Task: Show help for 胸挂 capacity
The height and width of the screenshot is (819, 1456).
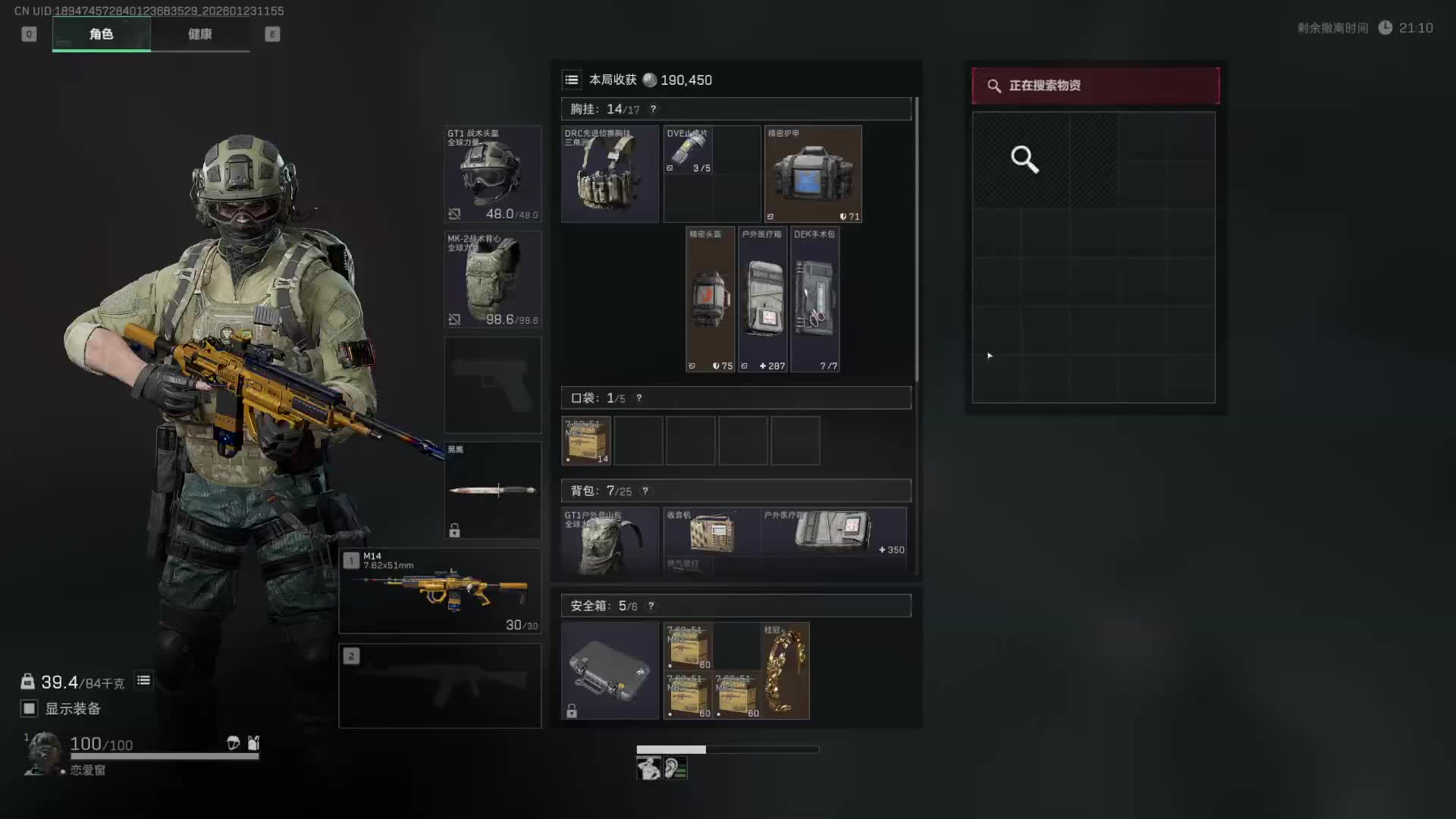Action: tap(653, 109)
